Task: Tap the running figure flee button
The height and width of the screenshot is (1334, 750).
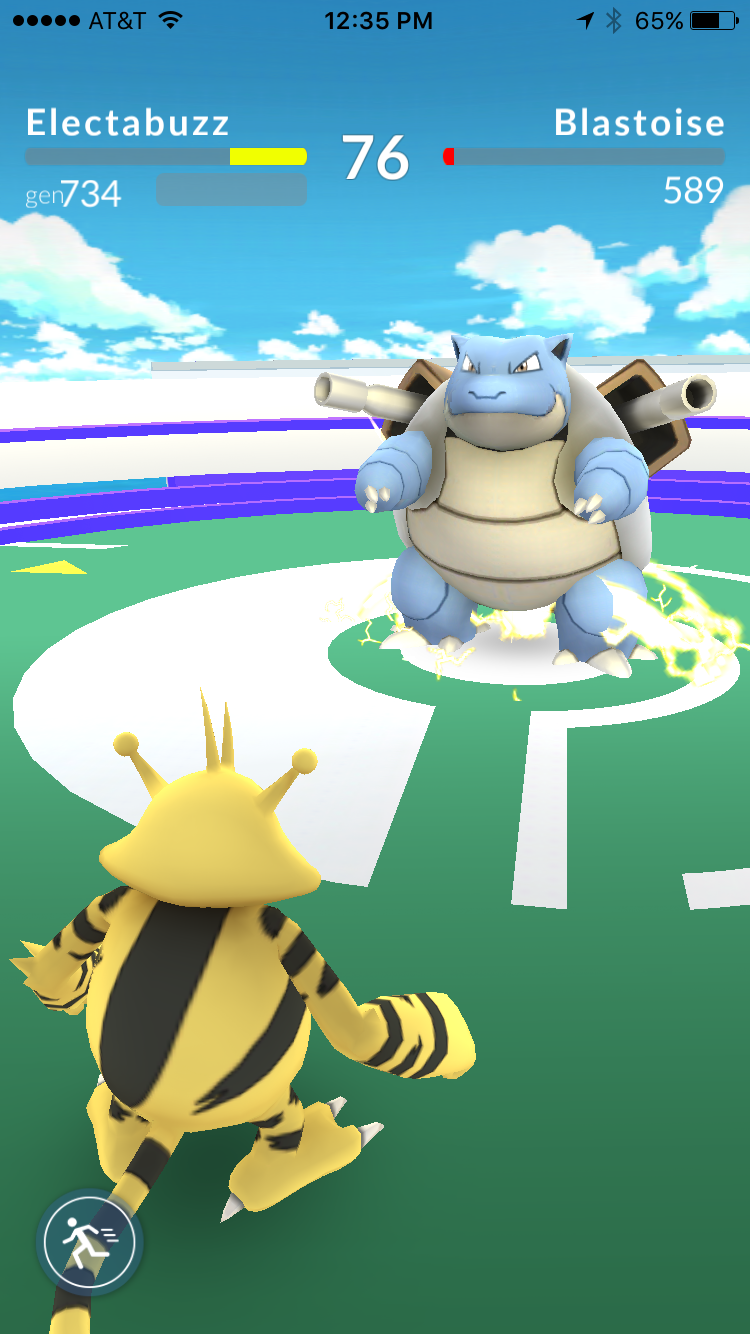Action: (x=89, y=1243)
